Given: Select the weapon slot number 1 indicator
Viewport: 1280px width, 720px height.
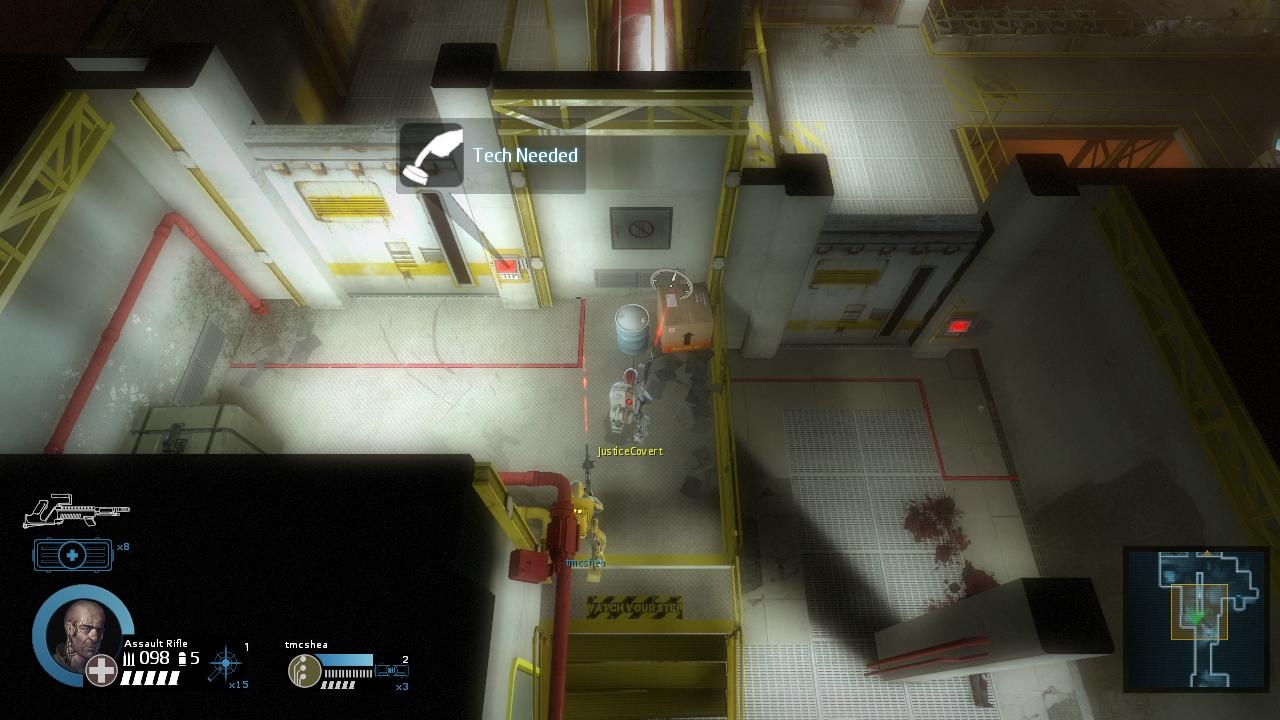Looking at the screenshot, I should point(246,645).
